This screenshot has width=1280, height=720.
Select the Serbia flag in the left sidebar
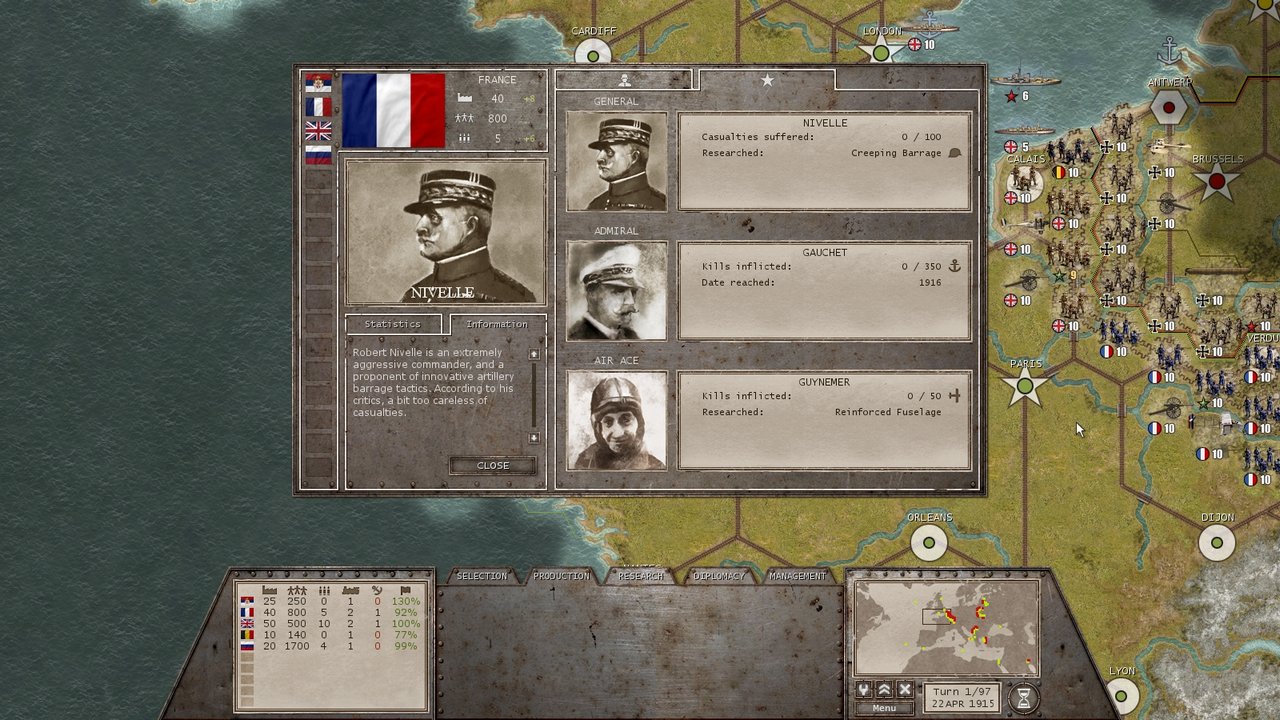click(x=318, y=82)
